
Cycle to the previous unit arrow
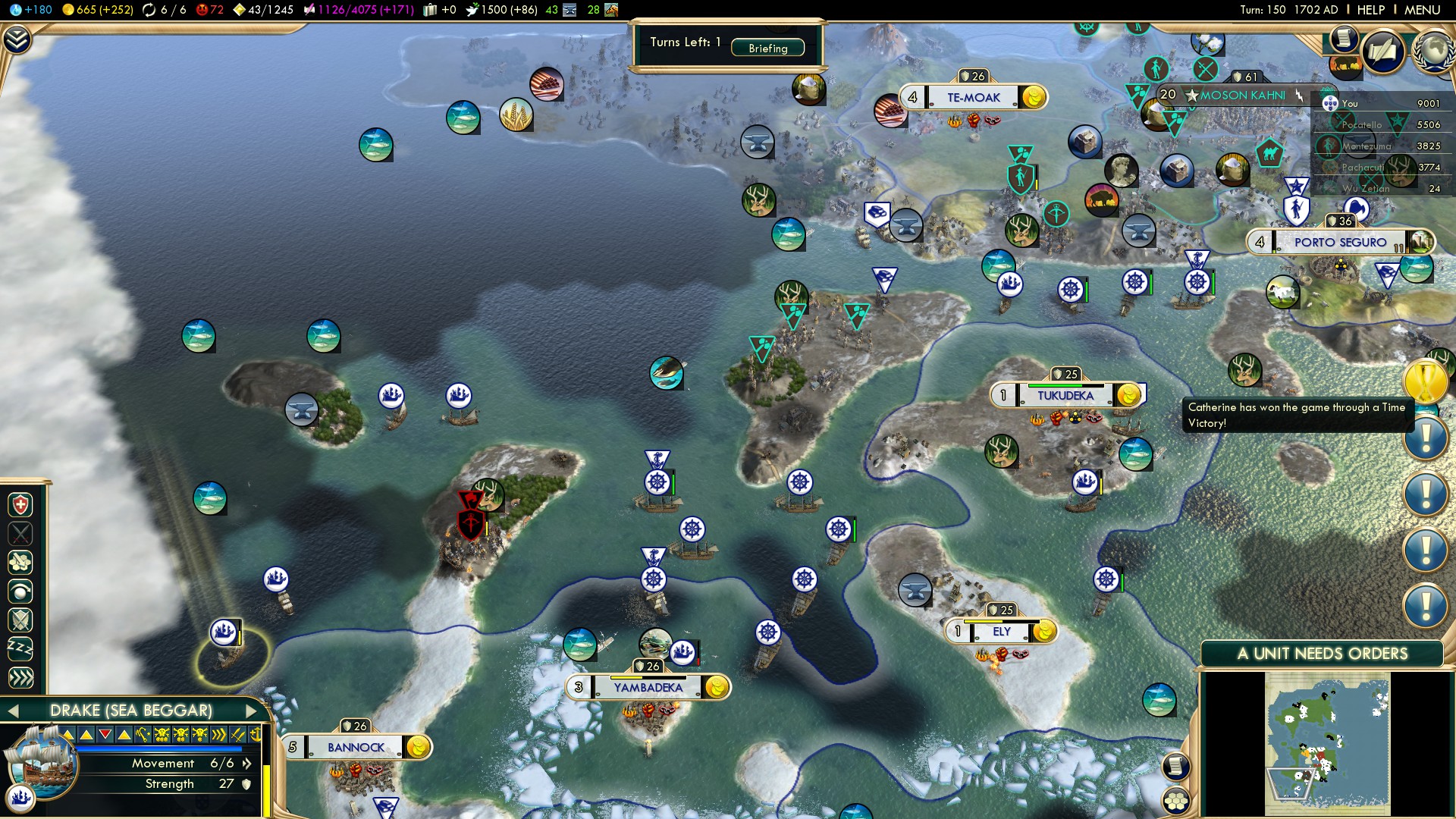pos(12,711)
